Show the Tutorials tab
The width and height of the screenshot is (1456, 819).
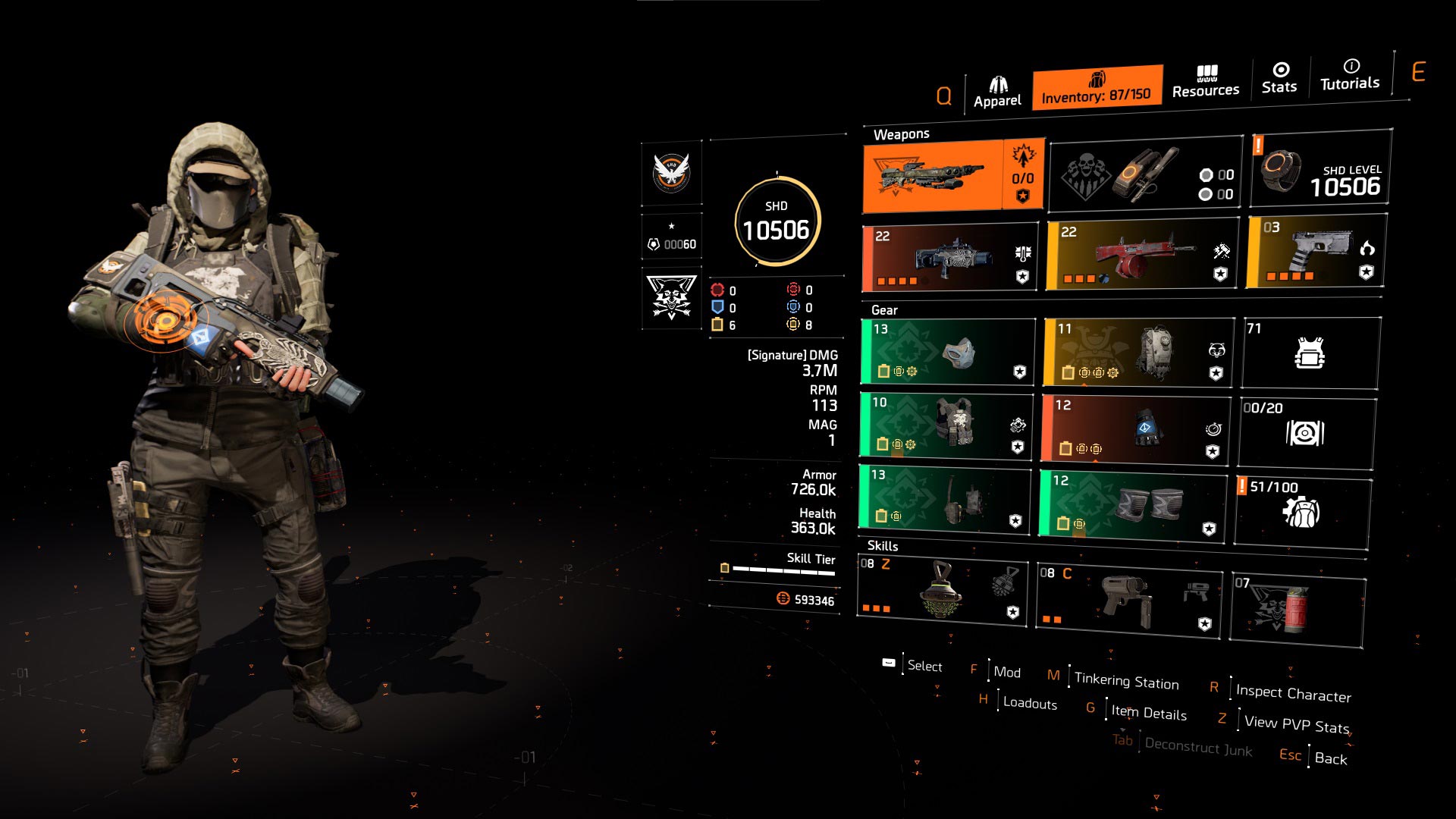pyautogui.click(x=1350, y=75)
